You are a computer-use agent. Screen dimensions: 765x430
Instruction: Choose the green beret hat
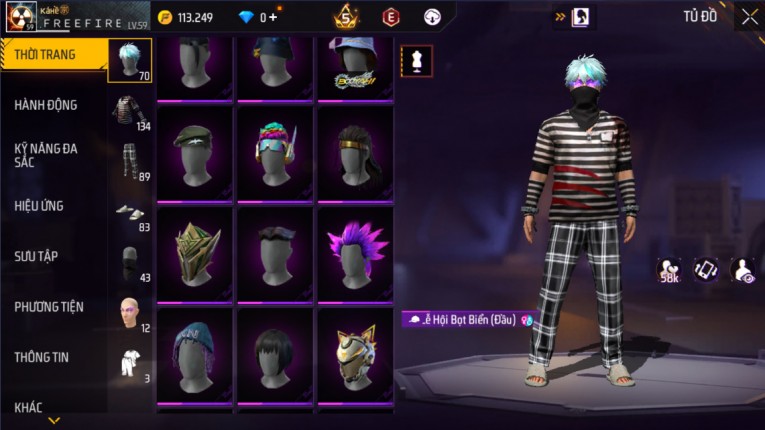(195, 153)
